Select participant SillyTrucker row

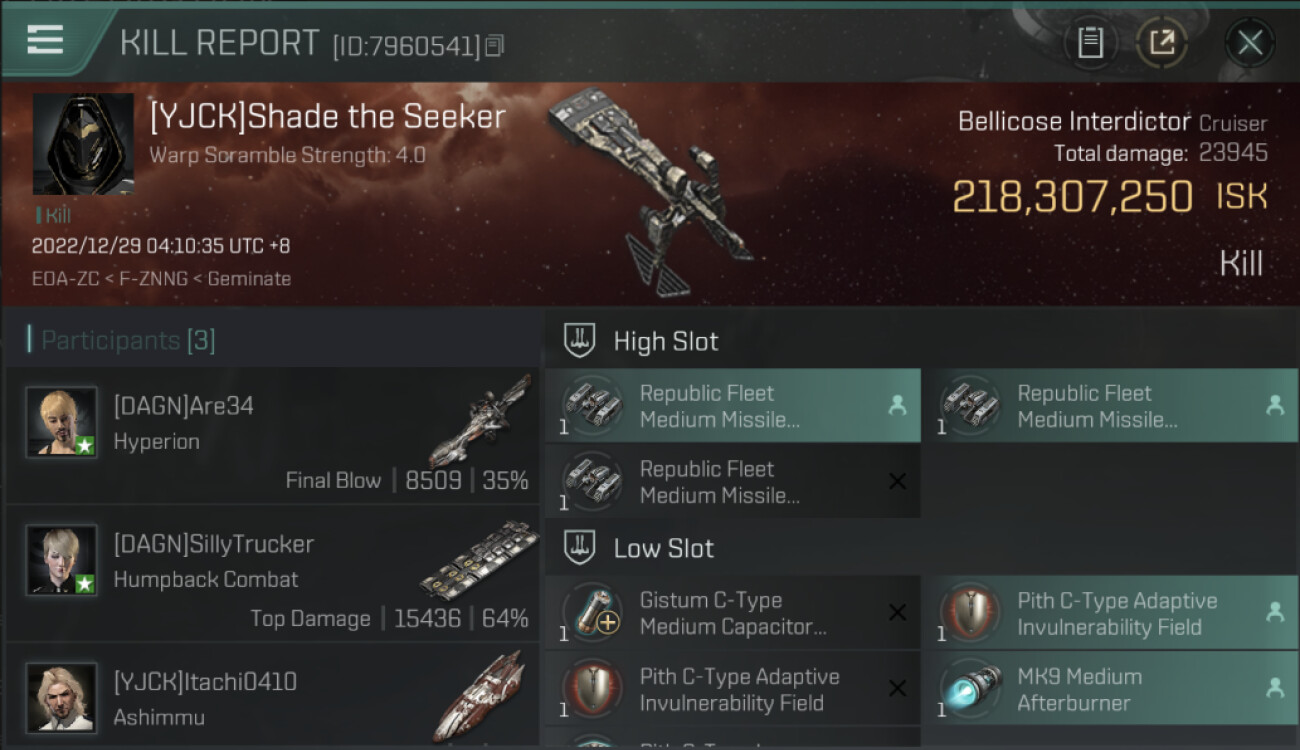tap(273, 574)
